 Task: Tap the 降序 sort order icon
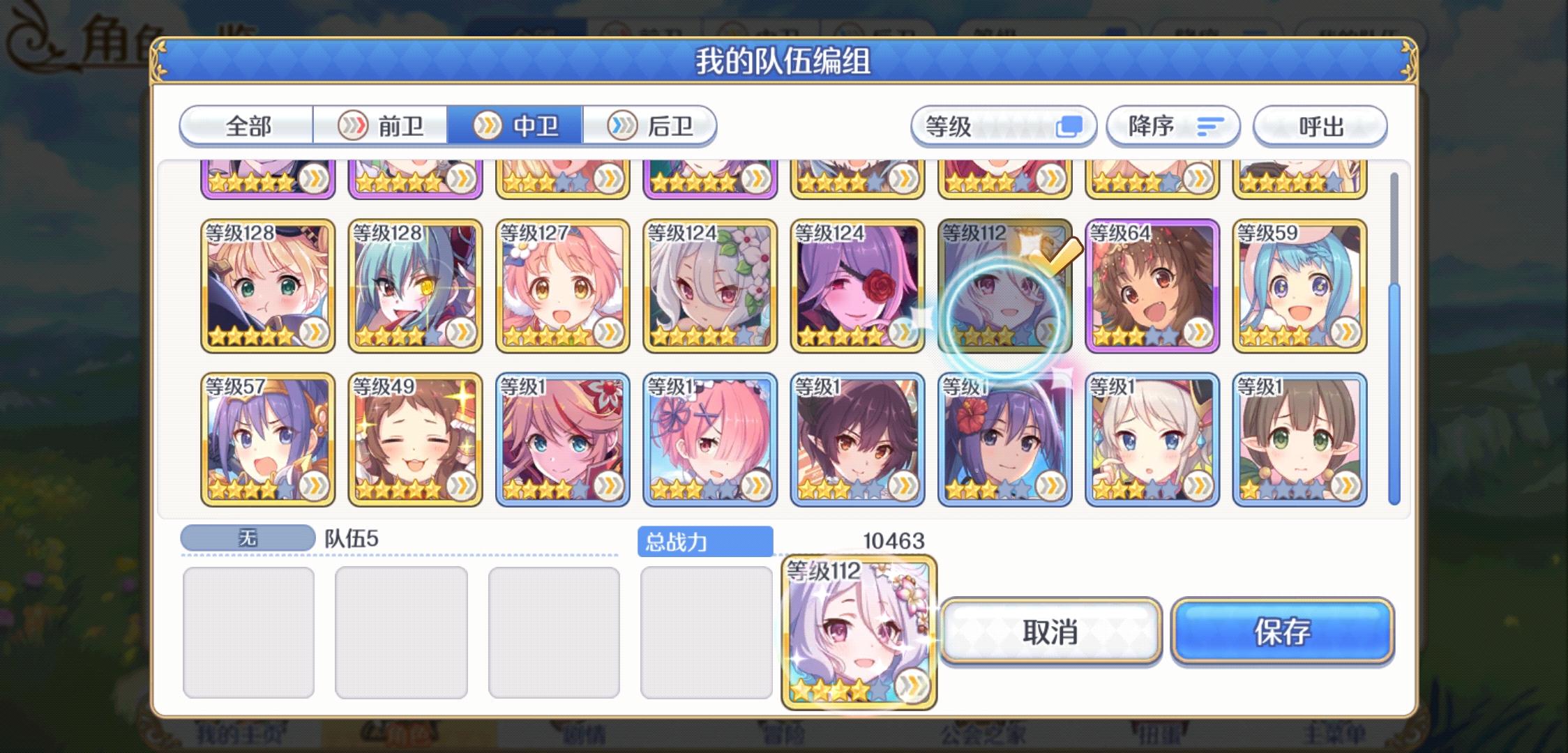tap(1209, 125)
